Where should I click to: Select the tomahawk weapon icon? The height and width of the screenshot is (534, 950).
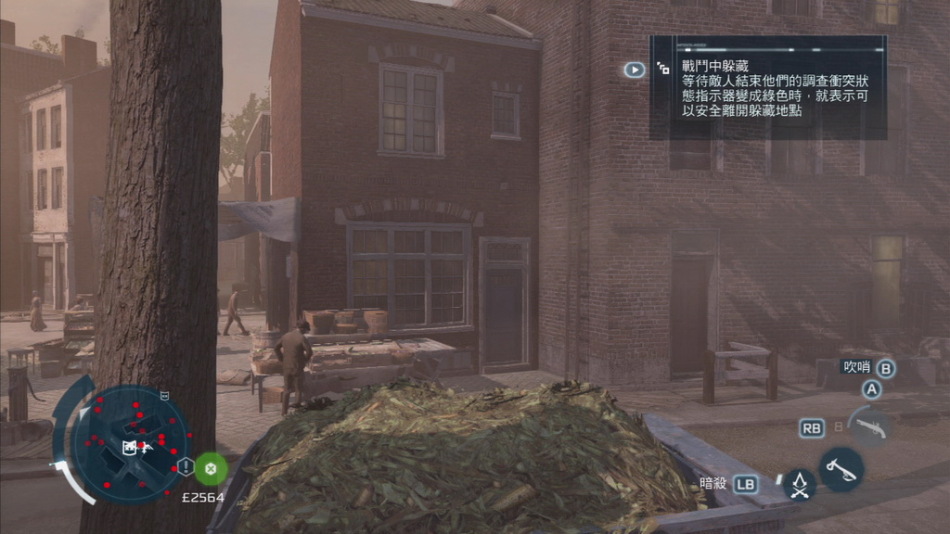842,467
